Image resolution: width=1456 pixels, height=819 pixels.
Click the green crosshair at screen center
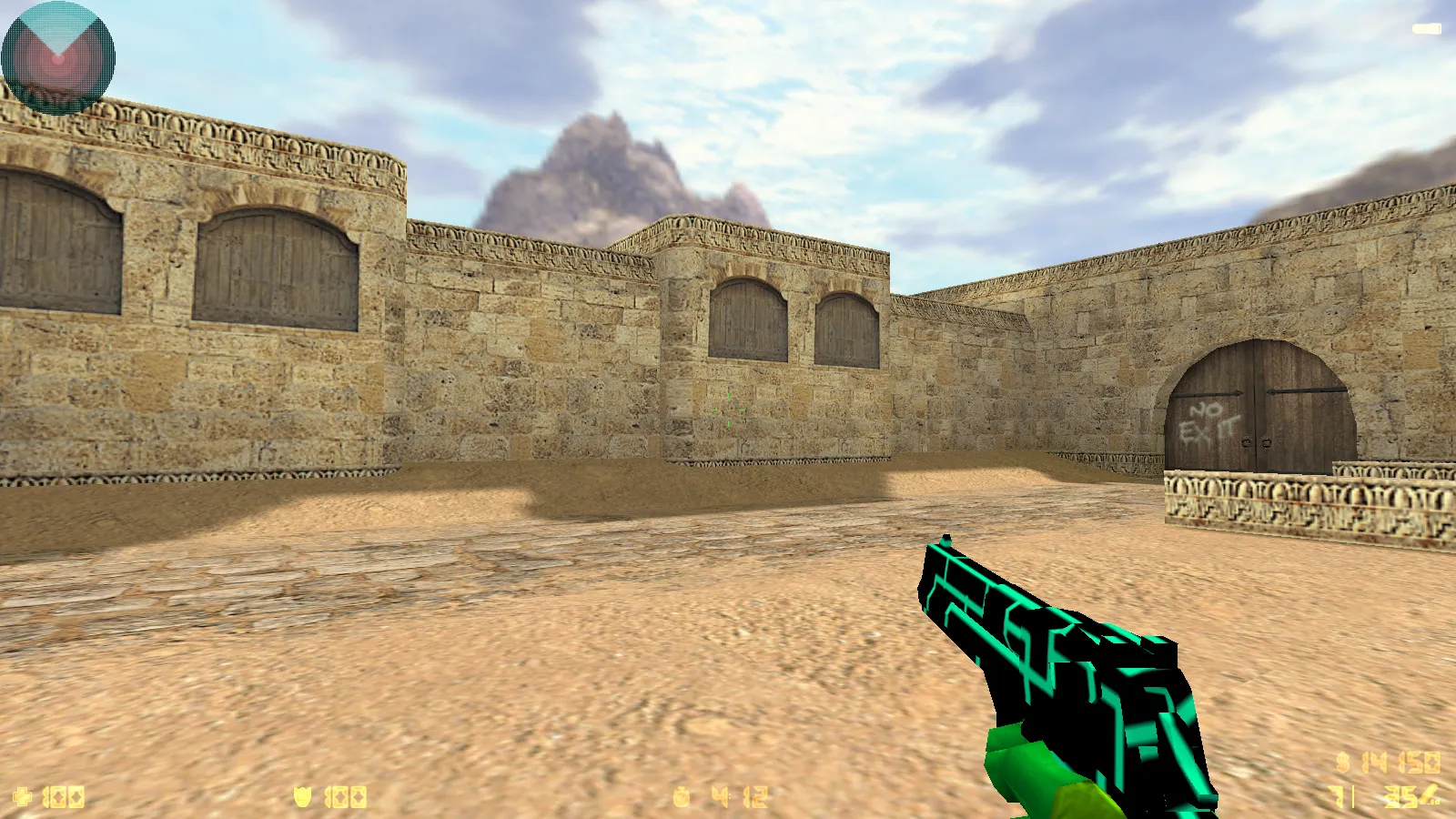[x=728, y=409]
